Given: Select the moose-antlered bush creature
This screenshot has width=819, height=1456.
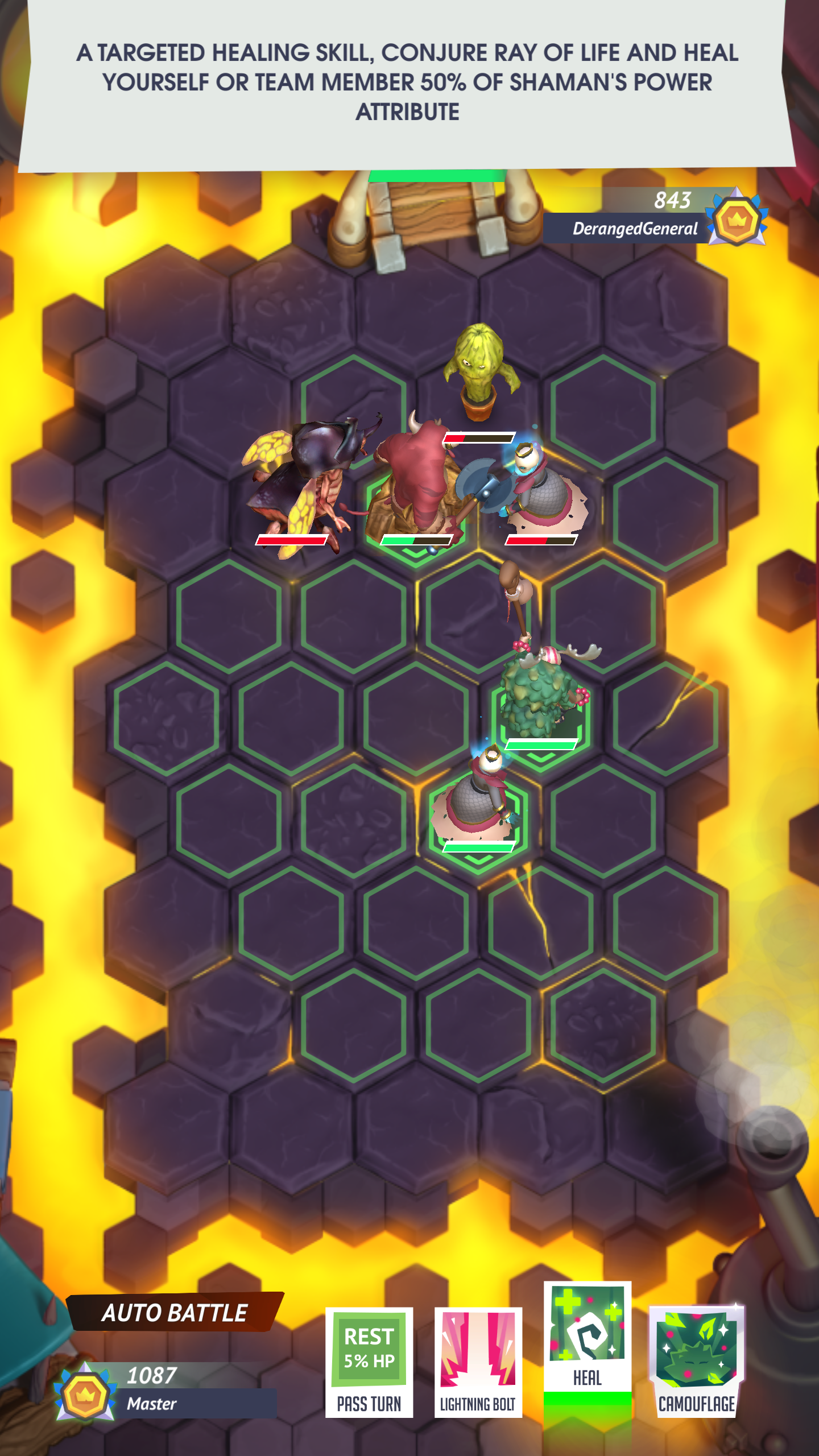Looking at the screenshot, I should point(540,700).
